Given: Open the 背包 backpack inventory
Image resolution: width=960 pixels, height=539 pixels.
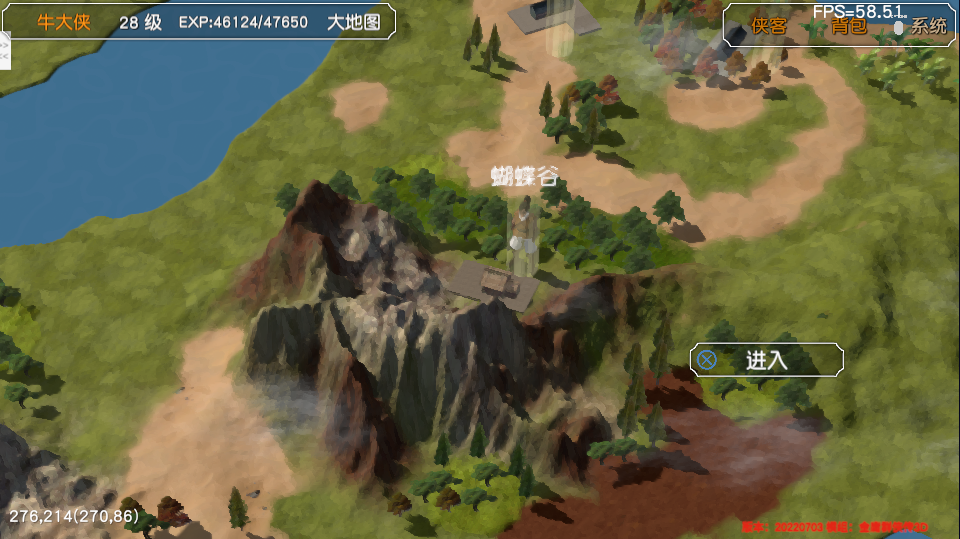Looking at the screenshot, I should [x=848, y=26].
